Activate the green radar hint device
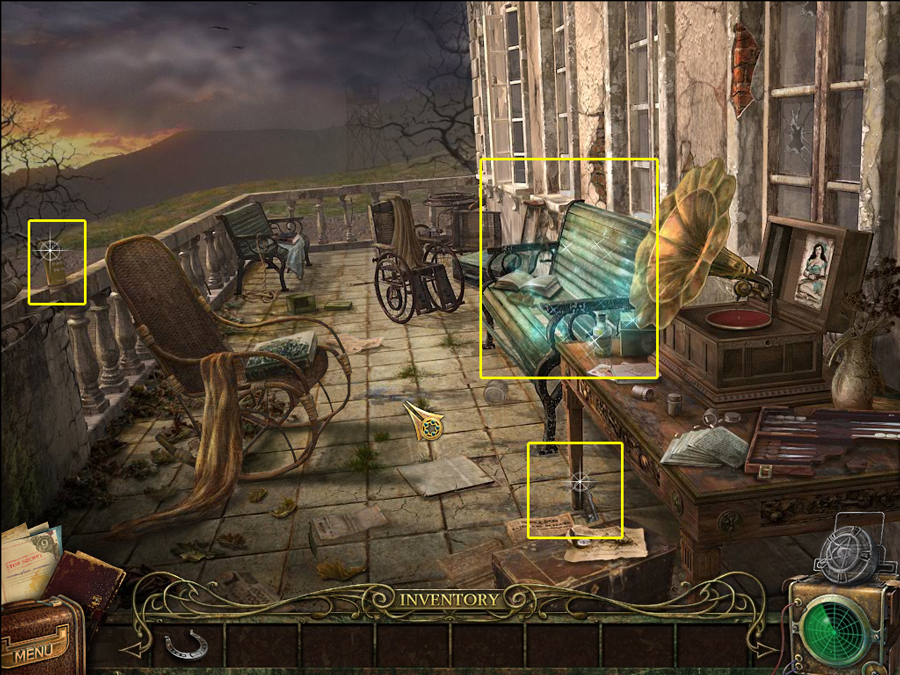Viewport: 900px width, 675px height. click(837, 627)
